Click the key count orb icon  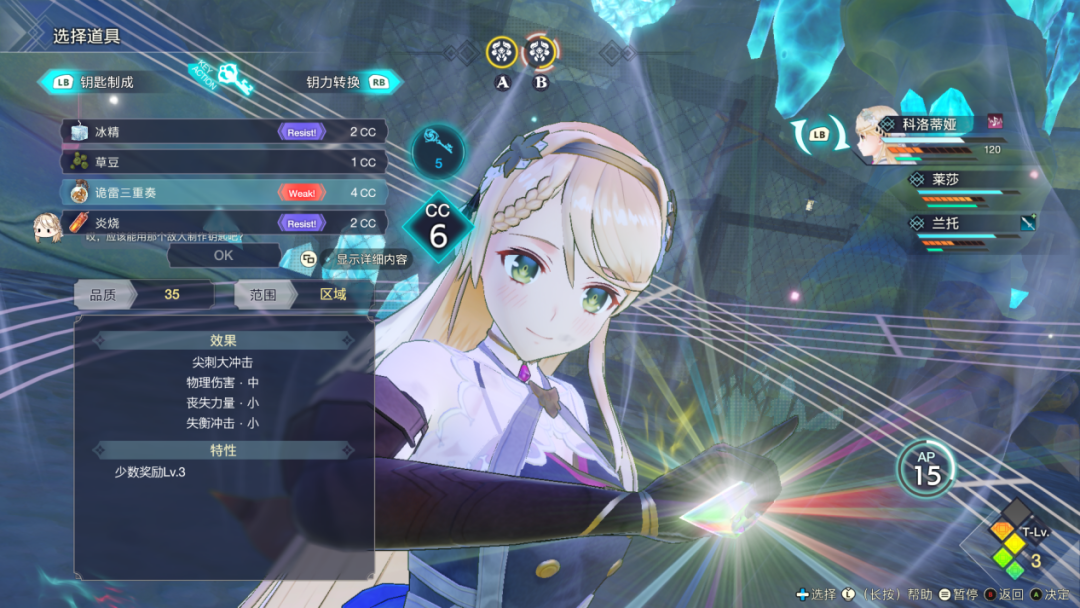pyautogui.click(x=437, y=152)
